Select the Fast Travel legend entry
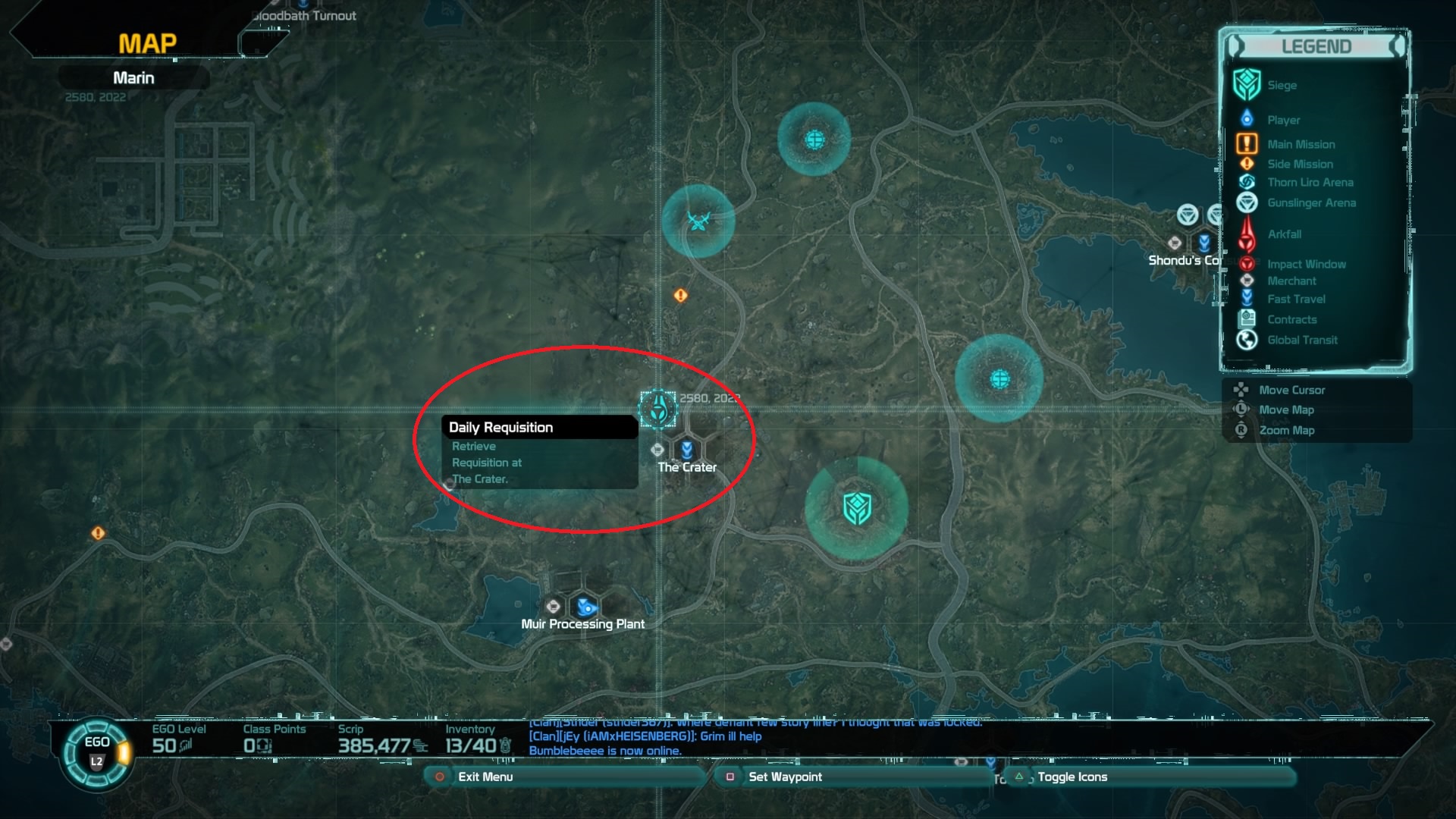 point(1296,299)
